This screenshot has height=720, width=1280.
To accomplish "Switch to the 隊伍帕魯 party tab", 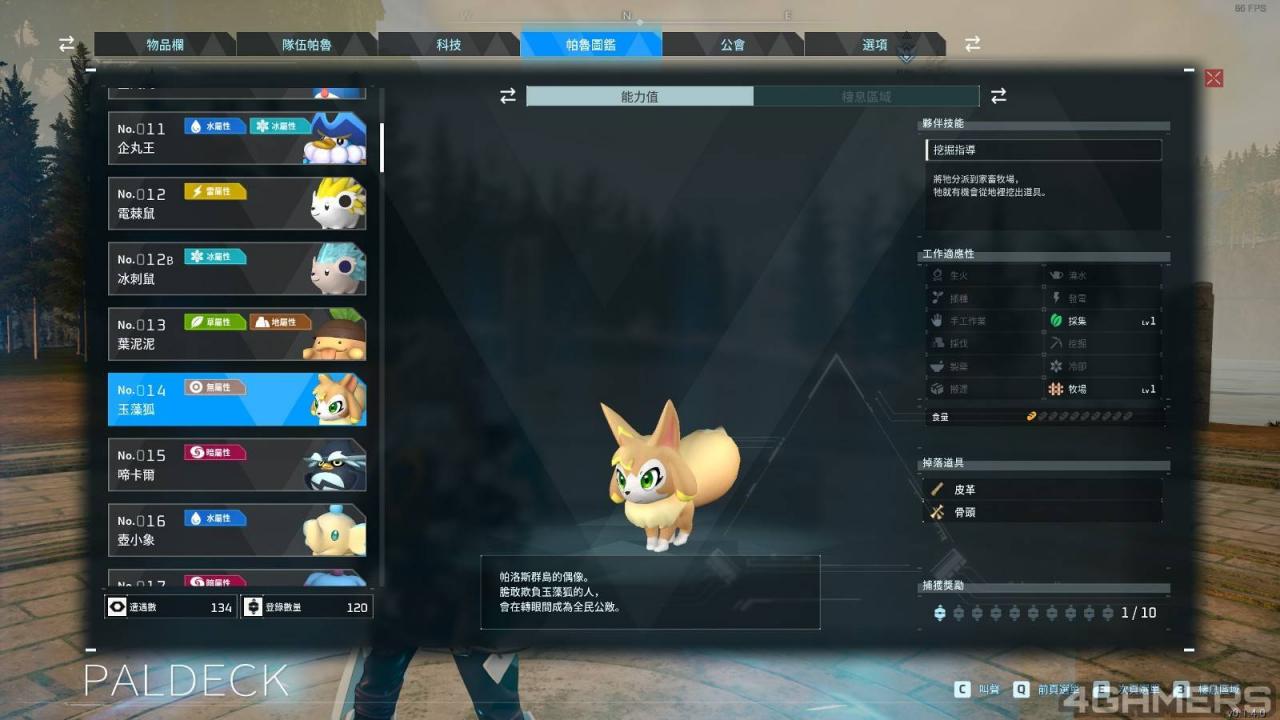I will coord(307,45).
